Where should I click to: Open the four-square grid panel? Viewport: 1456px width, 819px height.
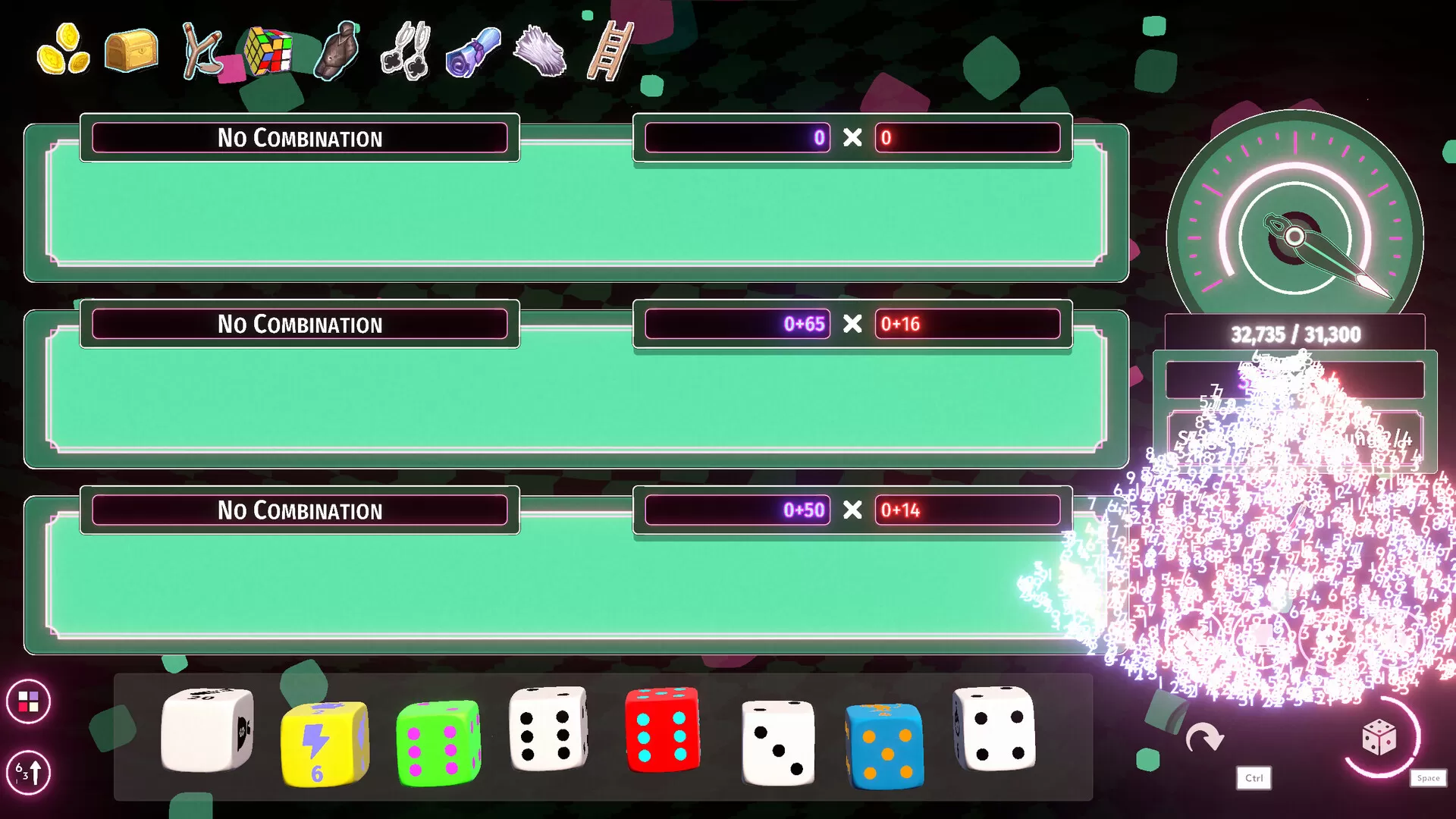(x=28, y=701)
